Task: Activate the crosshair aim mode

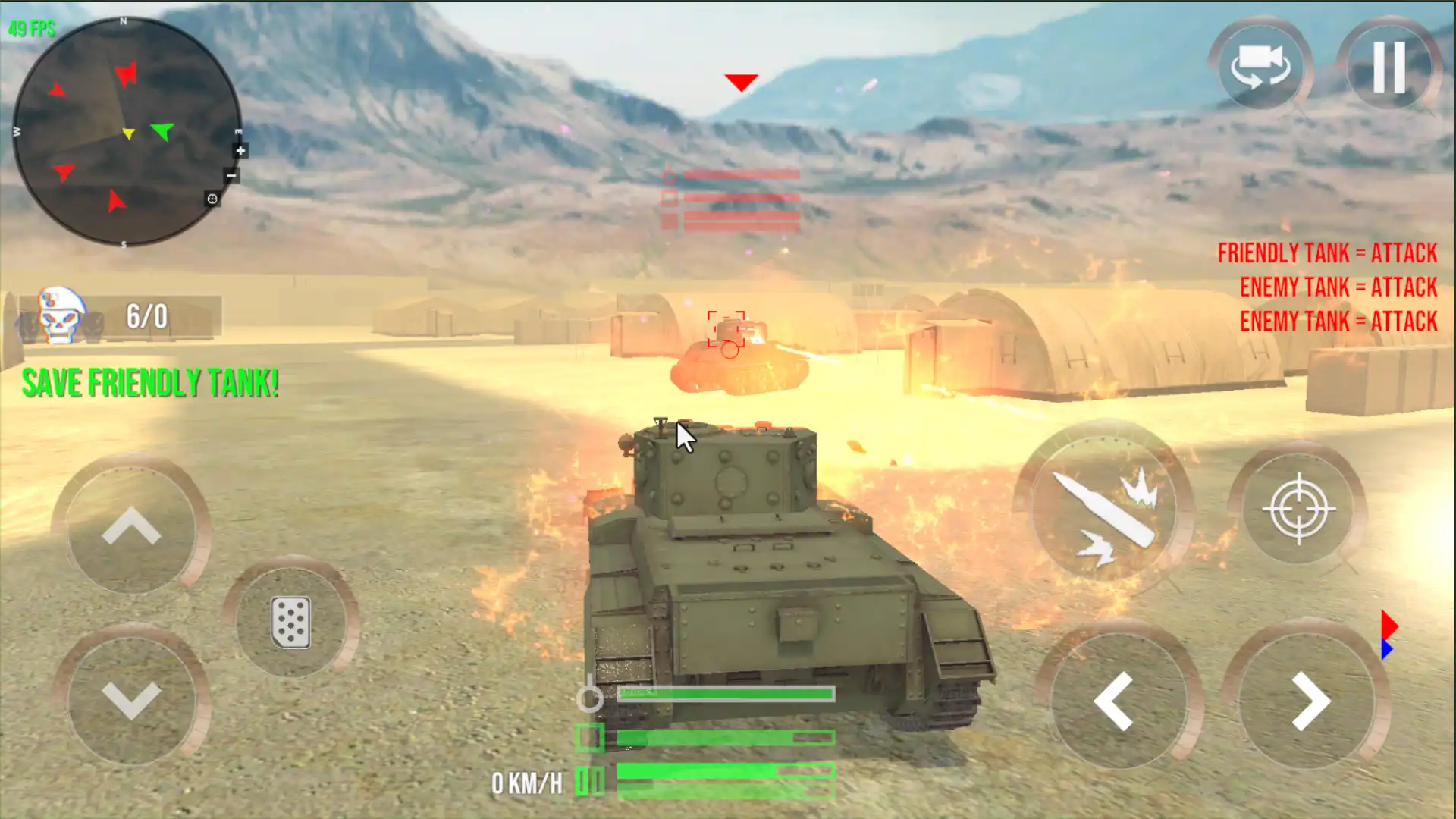Action: tap(1299, 509)
